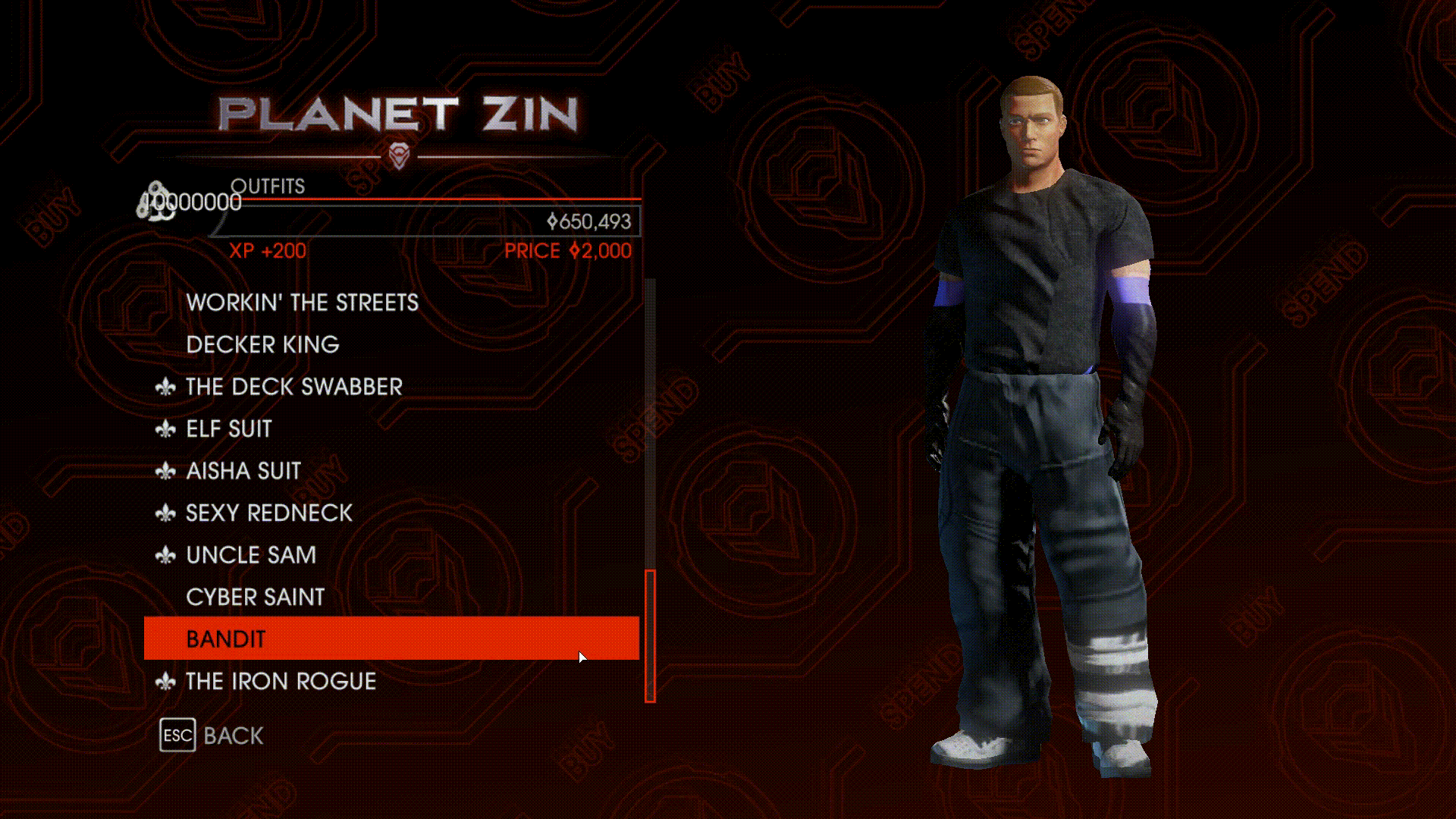Select the Cyber Saint outfit
This screenshot has height=819, width=1456.
coord(255,598)
